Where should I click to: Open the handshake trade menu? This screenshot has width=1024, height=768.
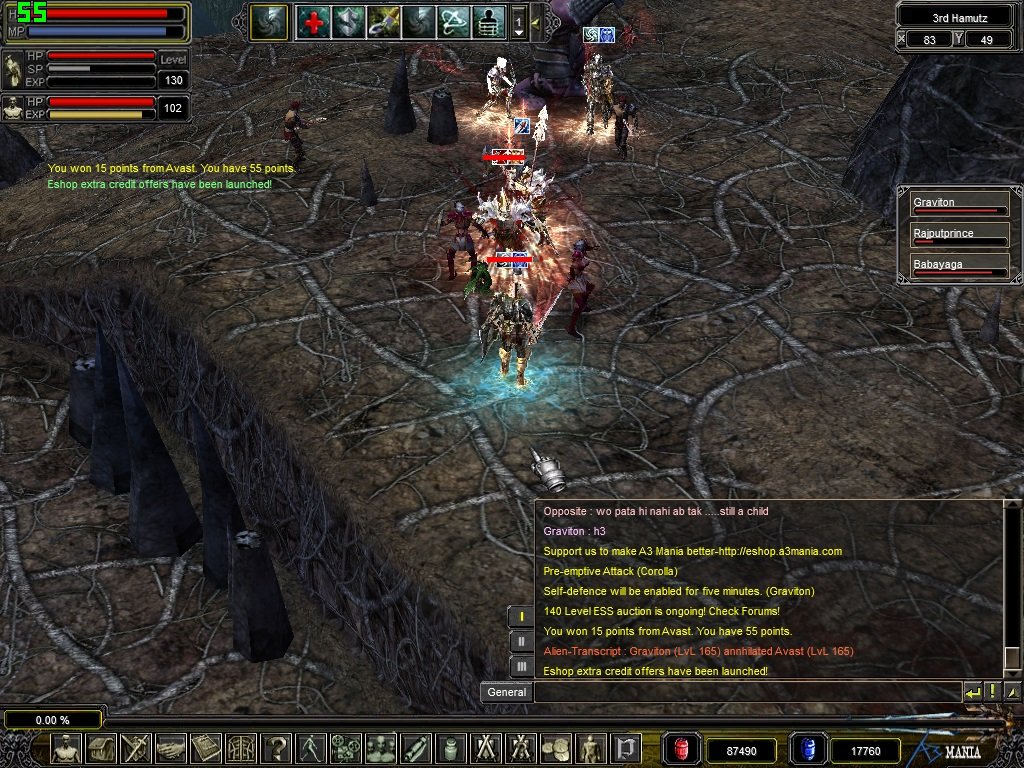pyautogui.click(x=171, y=748)
